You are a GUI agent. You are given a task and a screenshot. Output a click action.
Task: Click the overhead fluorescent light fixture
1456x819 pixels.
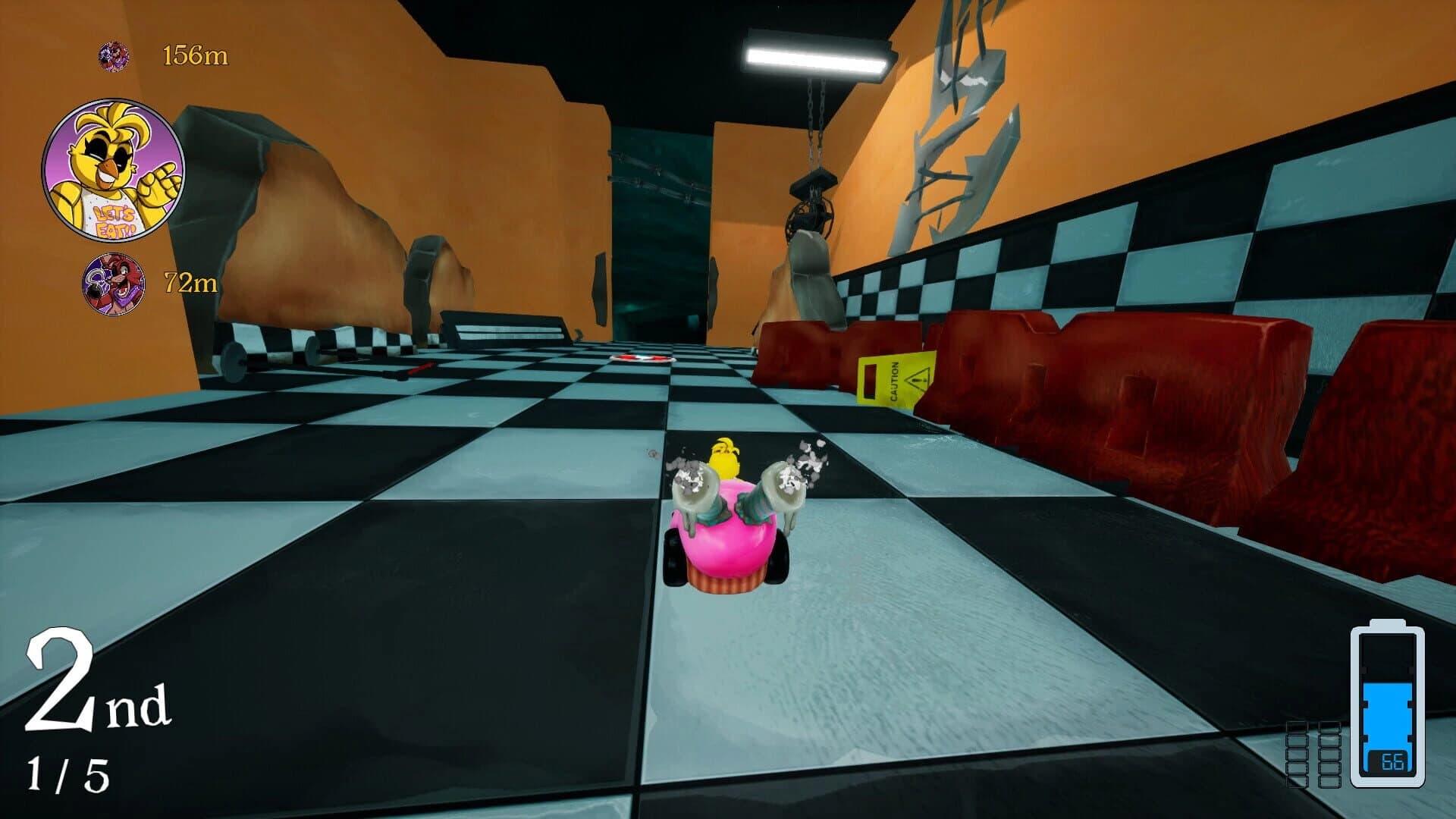(x=813, y=54)
